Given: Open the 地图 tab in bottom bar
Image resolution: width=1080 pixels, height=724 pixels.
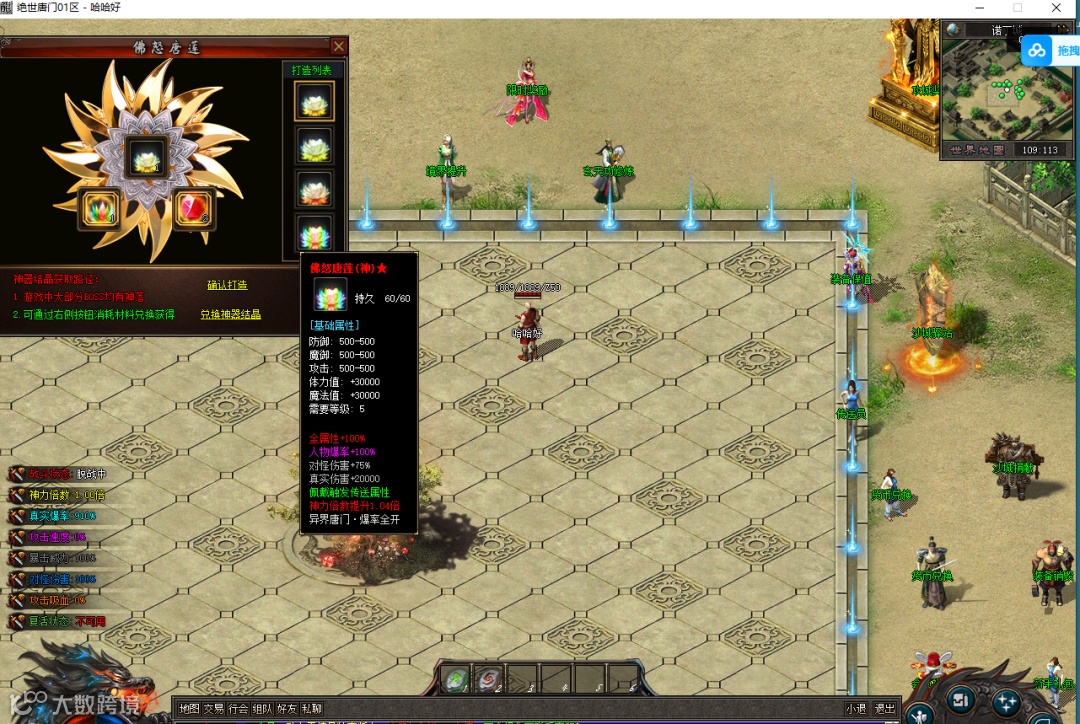Looking at the screenshot, I should coord(189,708).
